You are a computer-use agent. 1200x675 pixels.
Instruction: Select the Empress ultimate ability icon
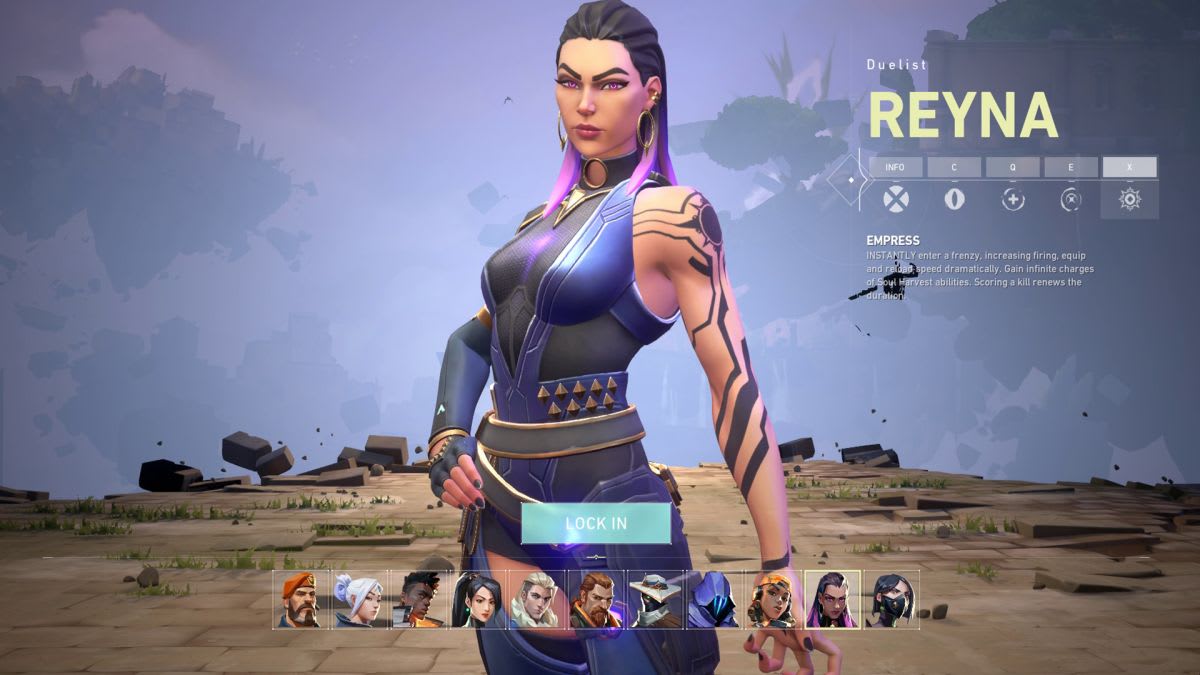pyautogui.click(x=1130, y=199)
